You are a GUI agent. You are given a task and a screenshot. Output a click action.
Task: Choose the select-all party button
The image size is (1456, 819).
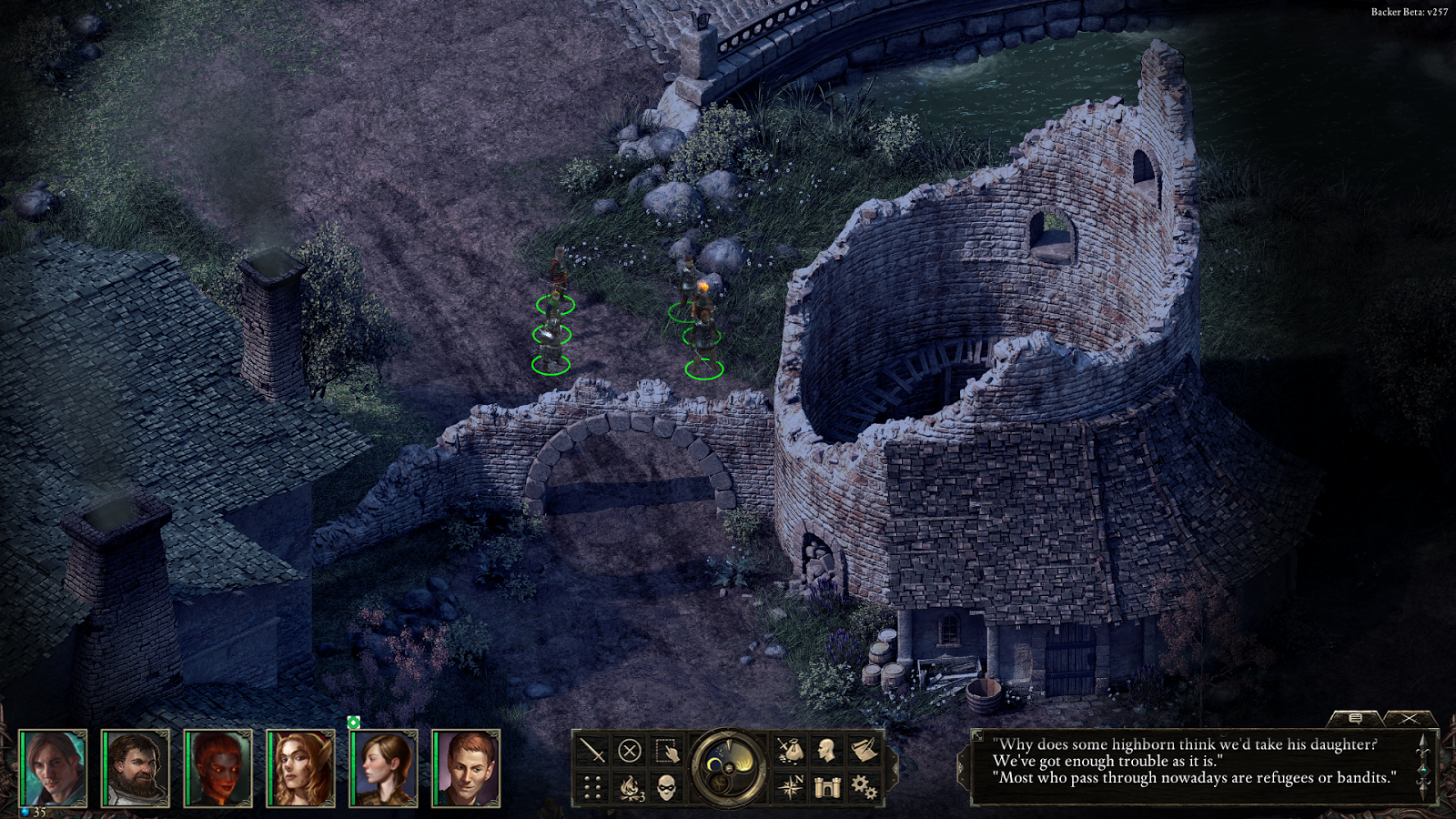667,751
